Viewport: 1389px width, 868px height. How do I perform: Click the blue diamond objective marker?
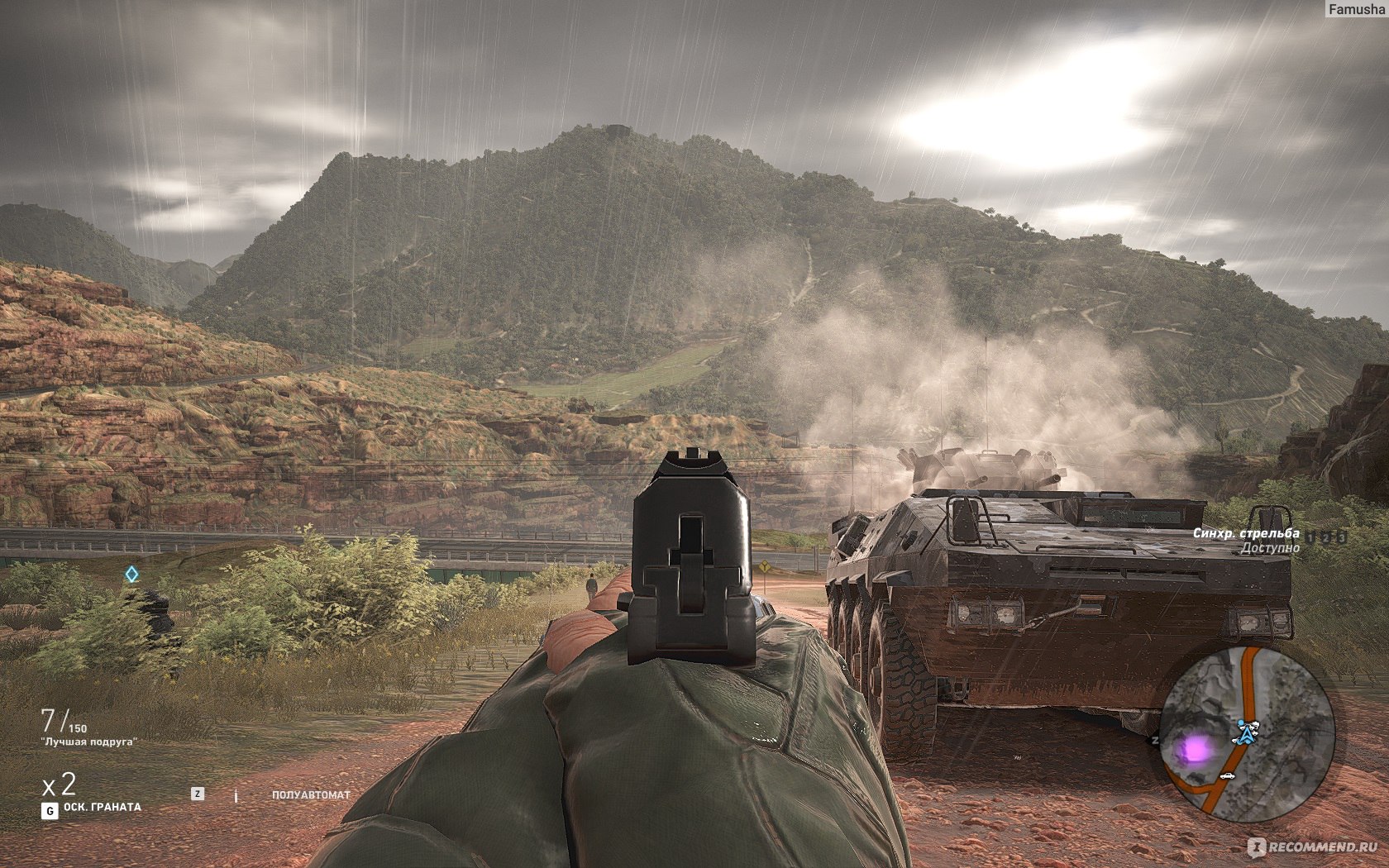[131, 573]
